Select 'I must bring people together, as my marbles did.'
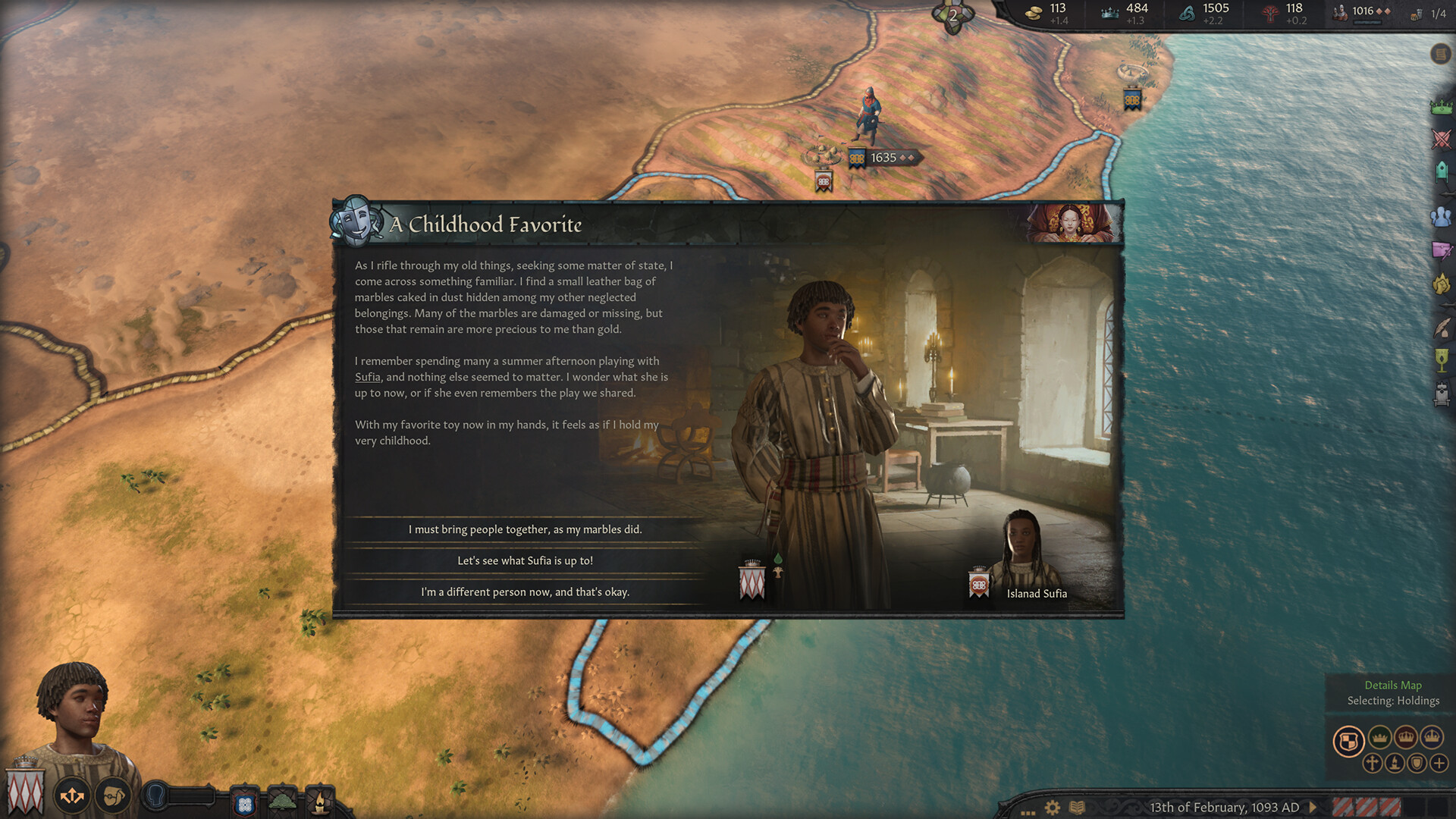Screen dimensions: 1456x819 (526, 529)
